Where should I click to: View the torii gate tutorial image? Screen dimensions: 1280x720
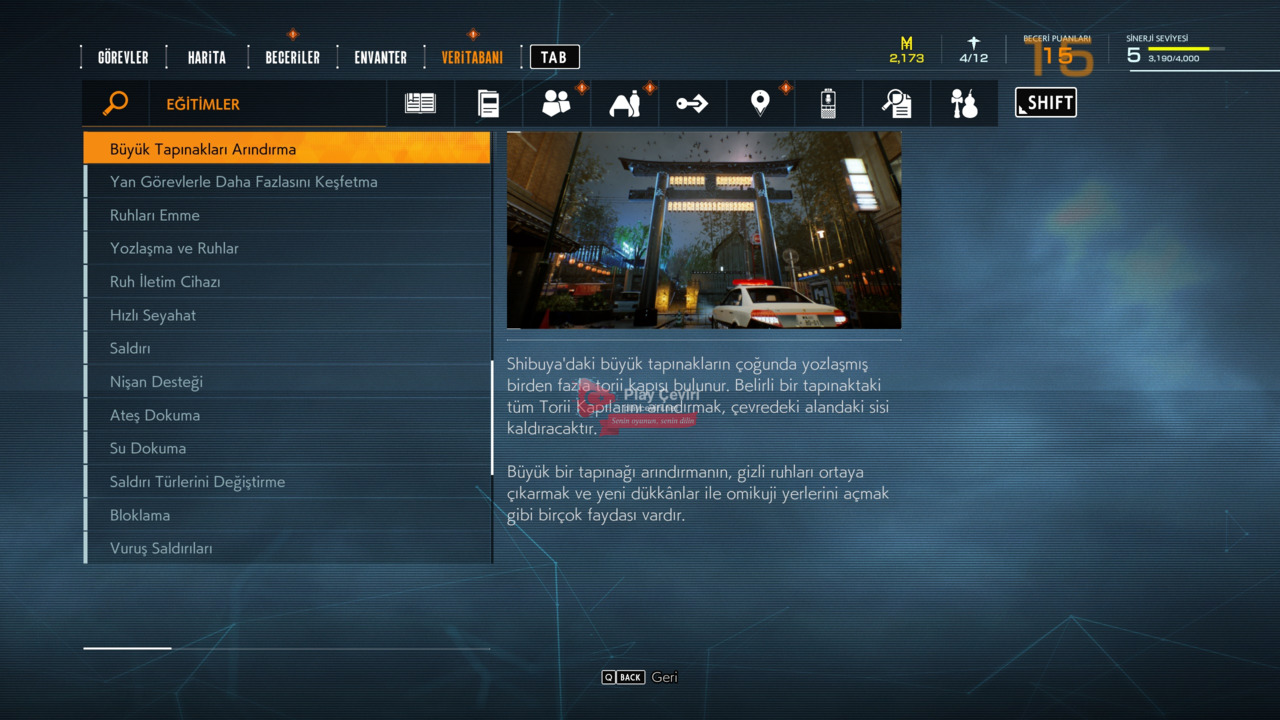(703, 230)
